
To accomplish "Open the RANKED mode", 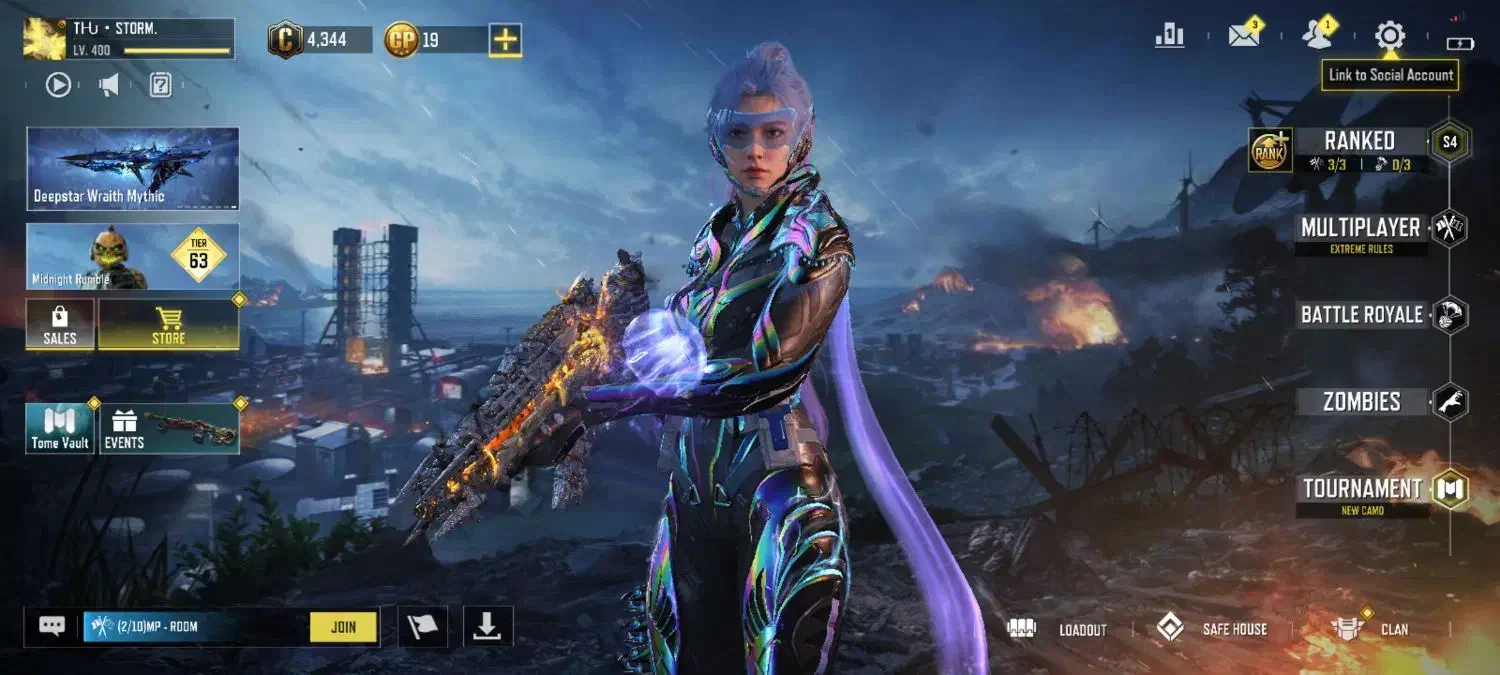I will click(1358, 142).
